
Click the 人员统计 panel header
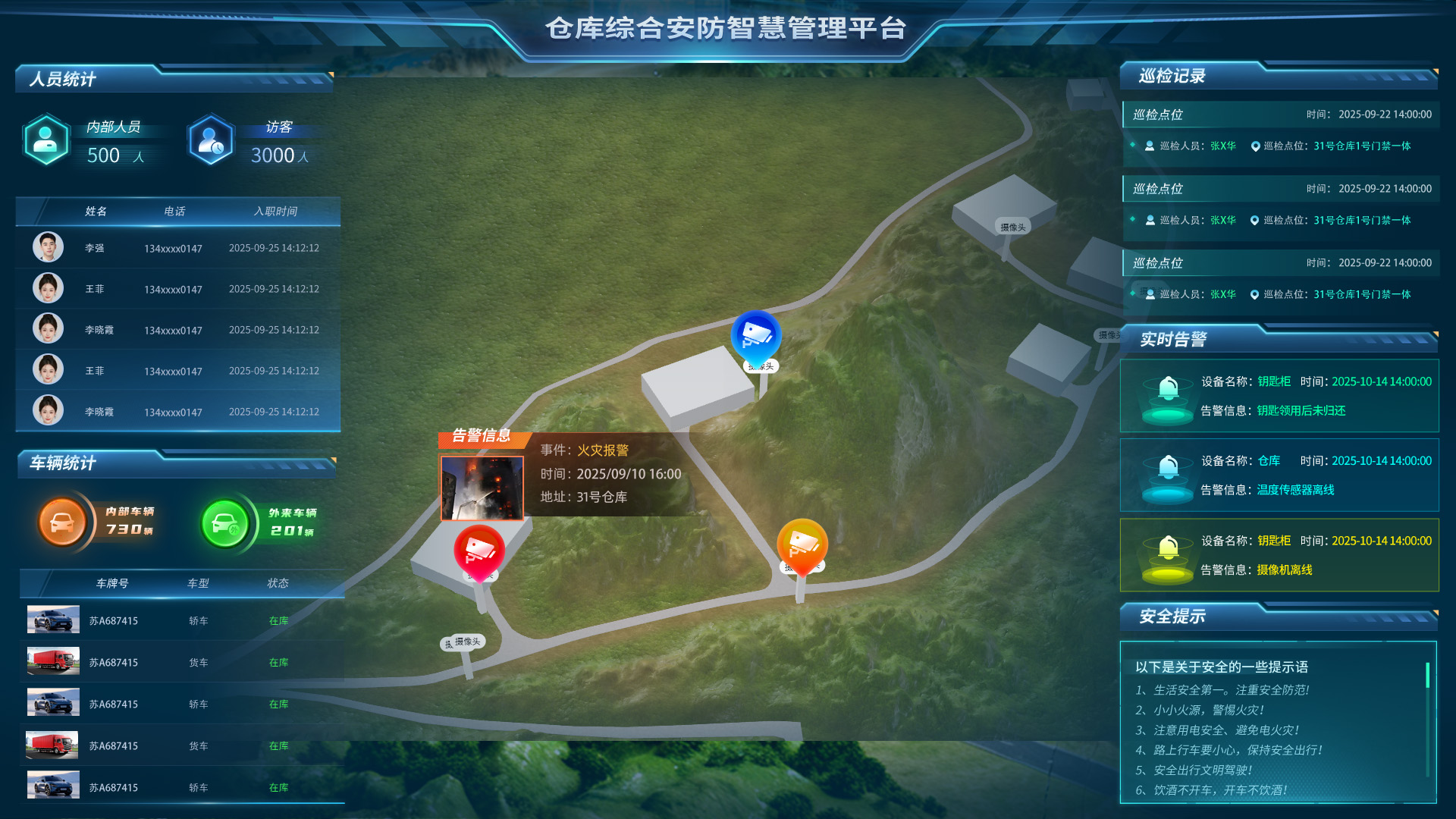point(63,79)
